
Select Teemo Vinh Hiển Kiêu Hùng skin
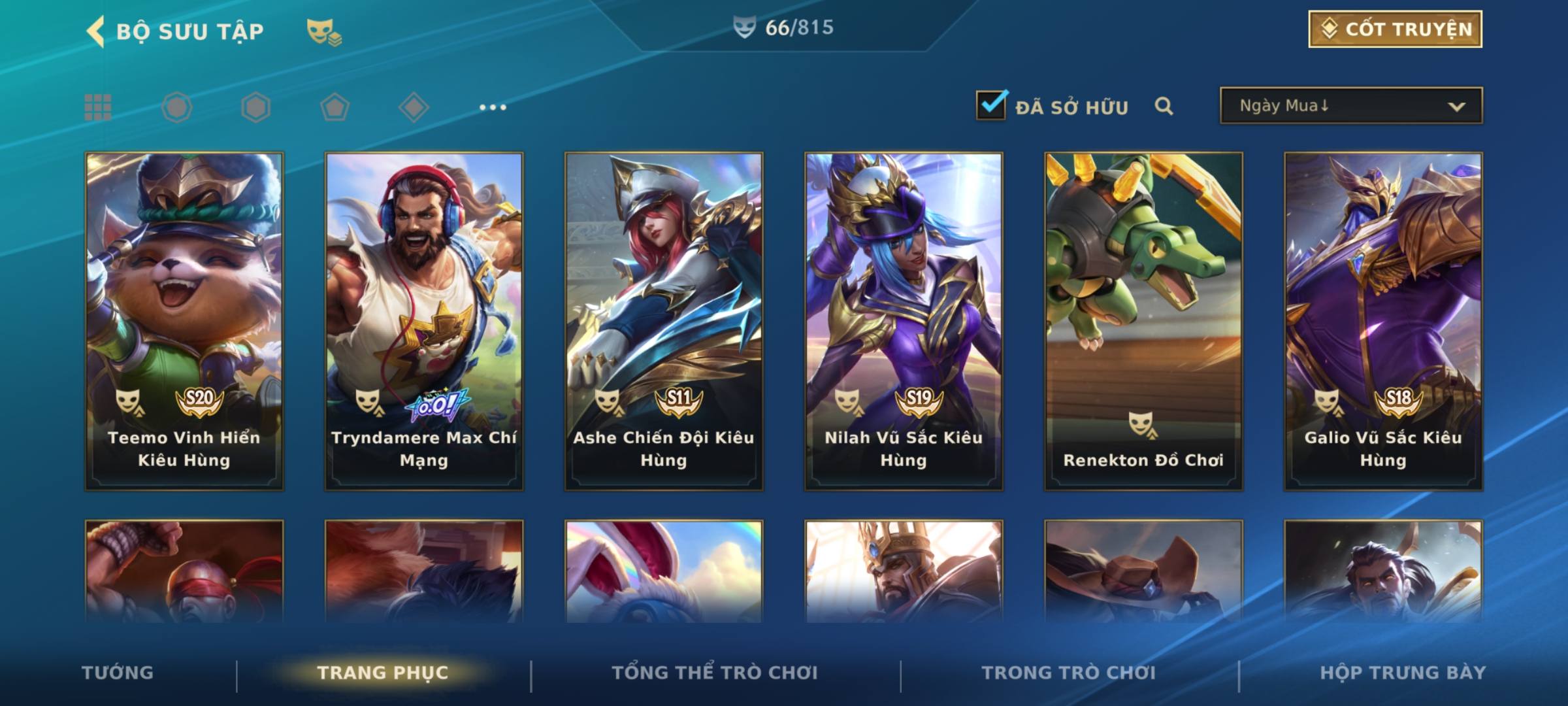click(x=184, y=321)
